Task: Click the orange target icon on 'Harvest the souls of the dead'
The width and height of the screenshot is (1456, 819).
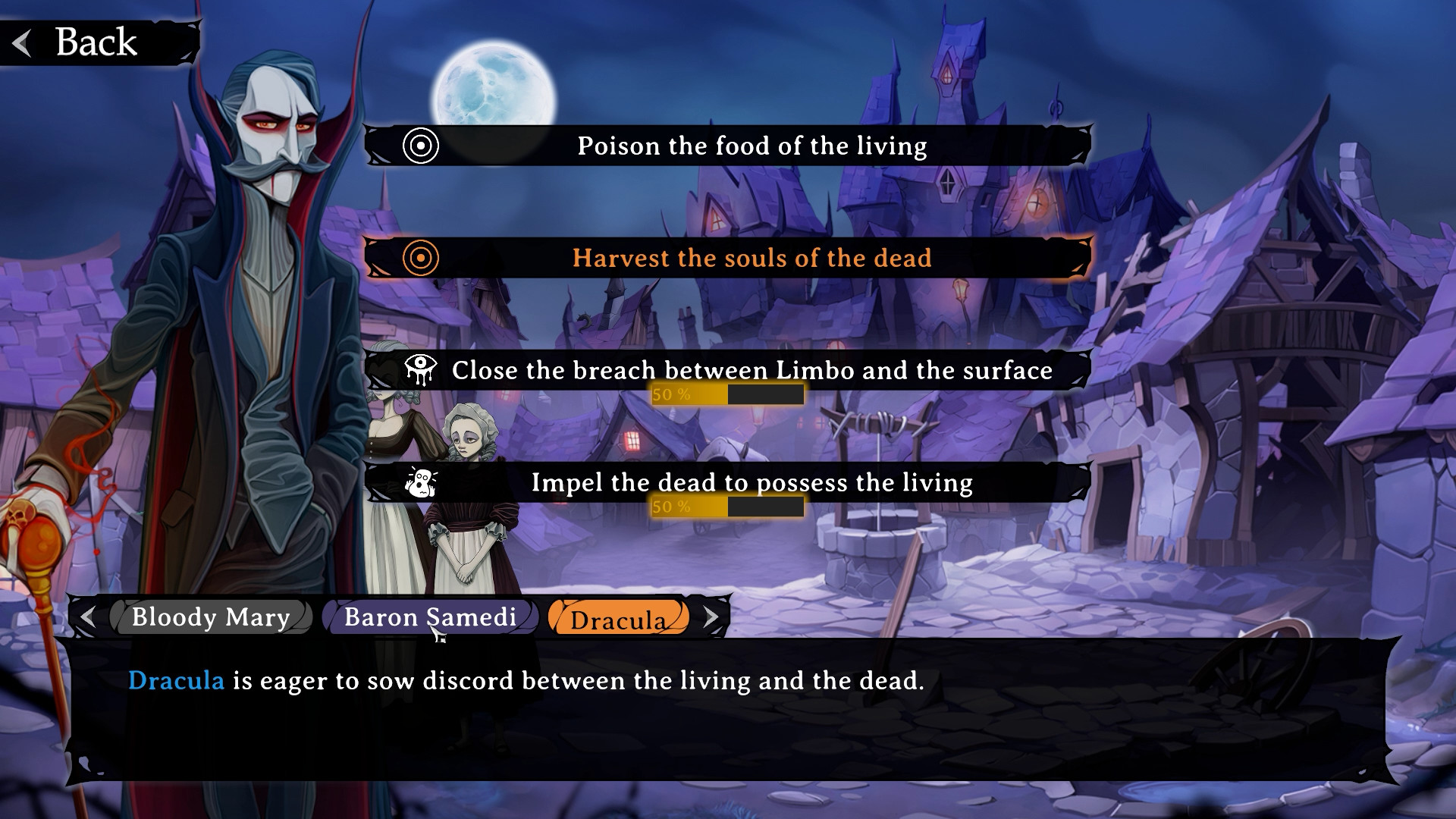Action: tap(422, 259)
